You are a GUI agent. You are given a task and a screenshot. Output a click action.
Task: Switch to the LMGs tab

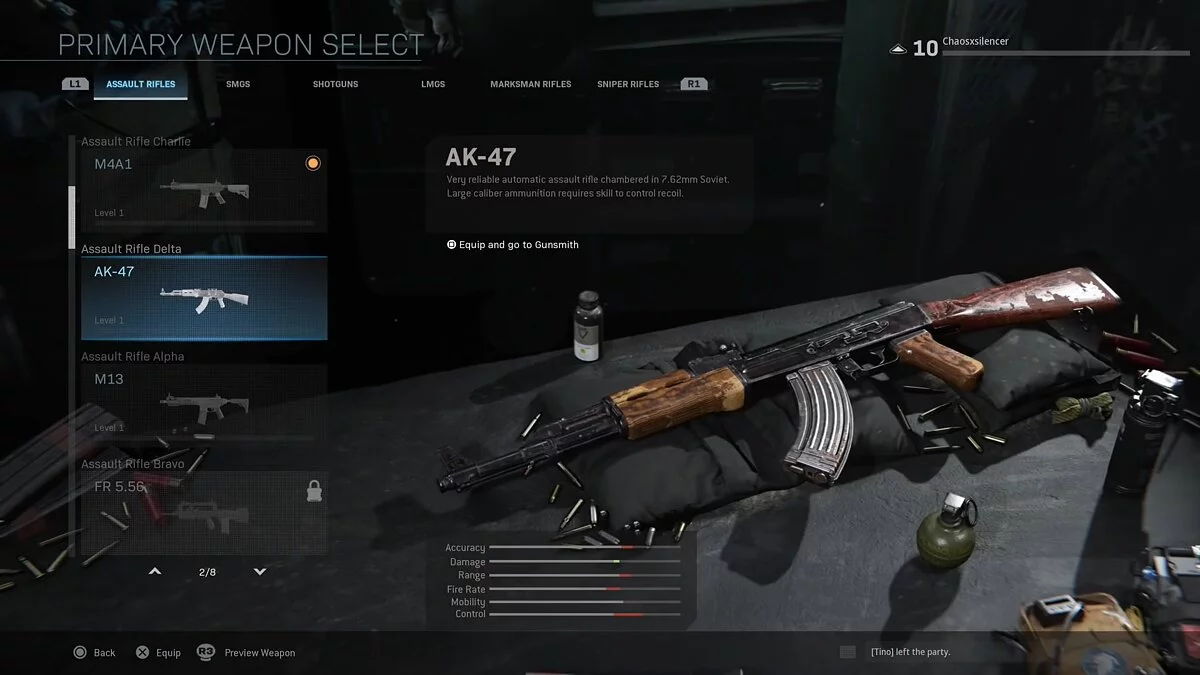433,84
